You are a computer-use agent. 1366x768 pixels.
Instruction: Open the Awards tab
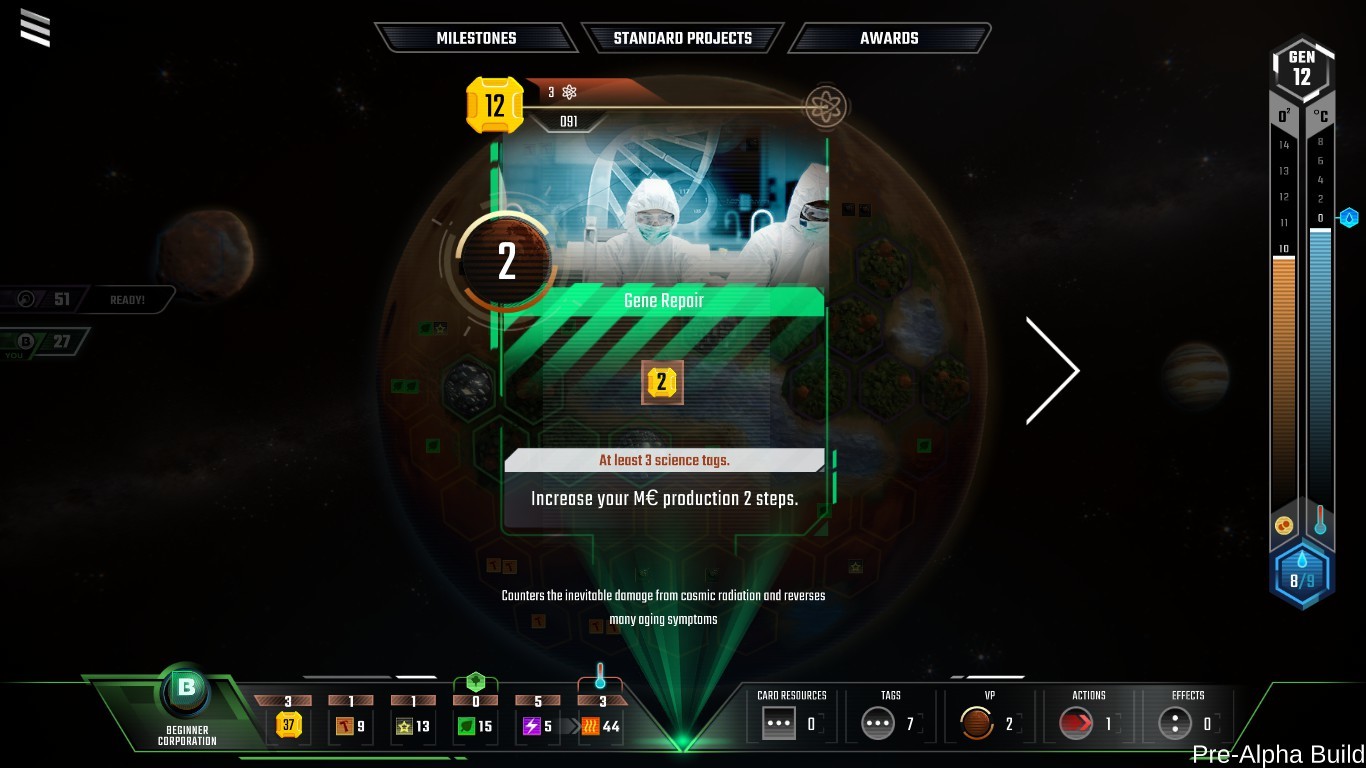888,38
